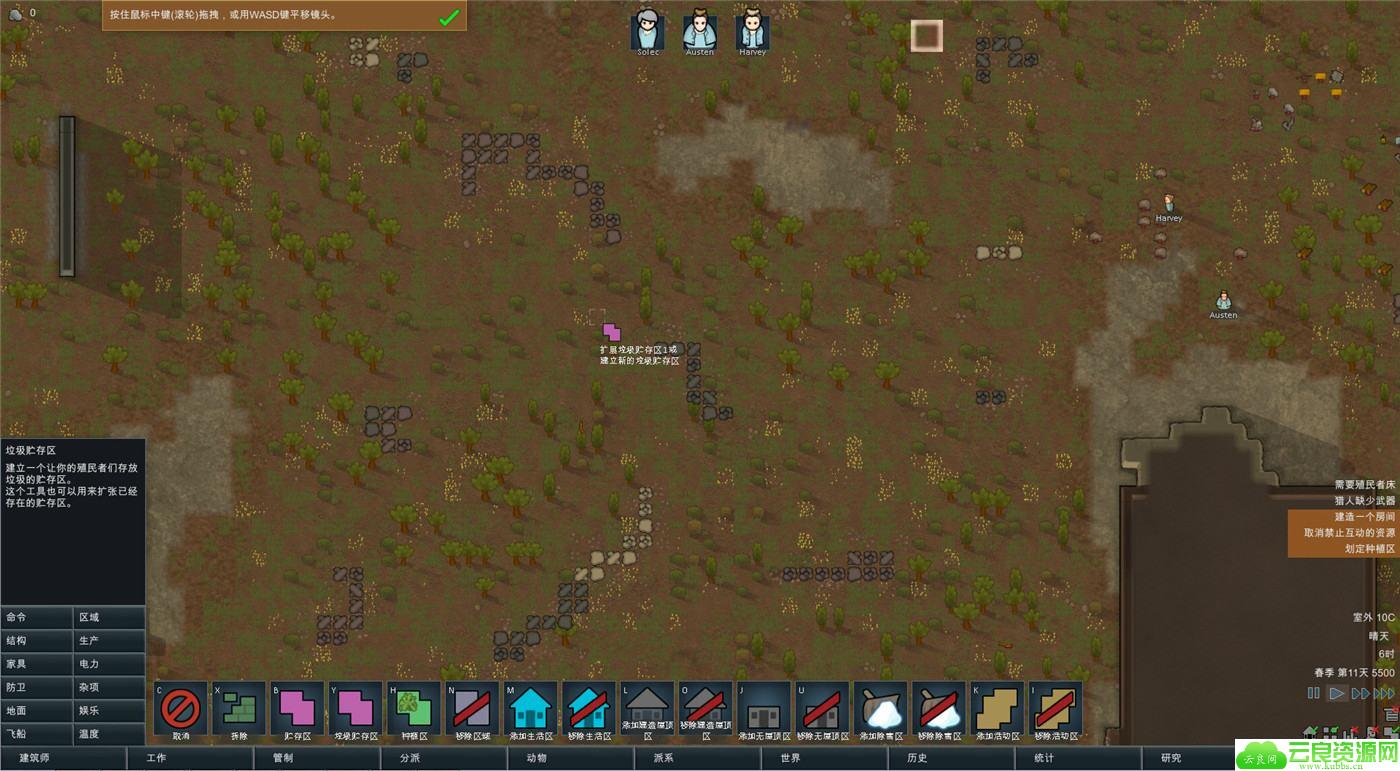Set the game to triple speed
This screenshot has width=1400, height=771.
pos(1383,693)
